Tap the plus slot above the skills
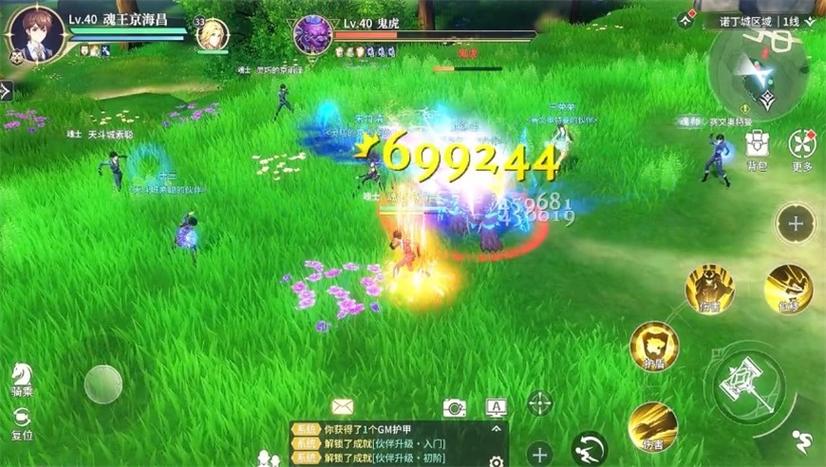 pos(795,223)
